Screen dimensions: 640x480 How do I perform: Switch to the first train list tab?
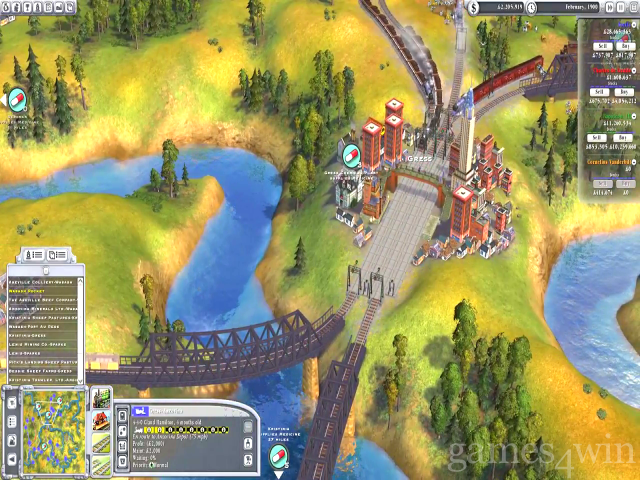(36, 255)
